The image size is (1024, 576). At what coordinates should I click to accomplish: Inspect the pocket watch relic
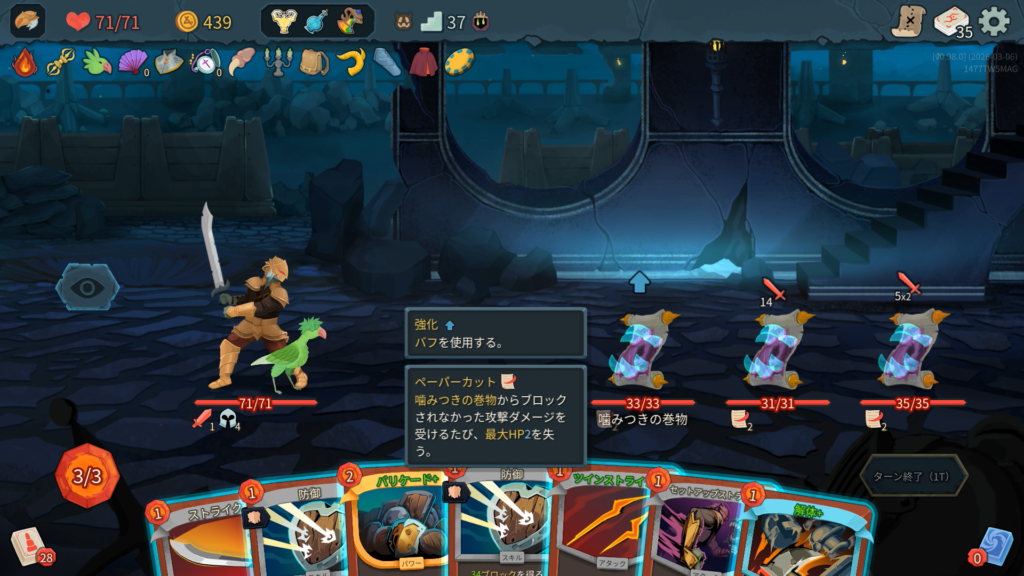tap(204, 62)
